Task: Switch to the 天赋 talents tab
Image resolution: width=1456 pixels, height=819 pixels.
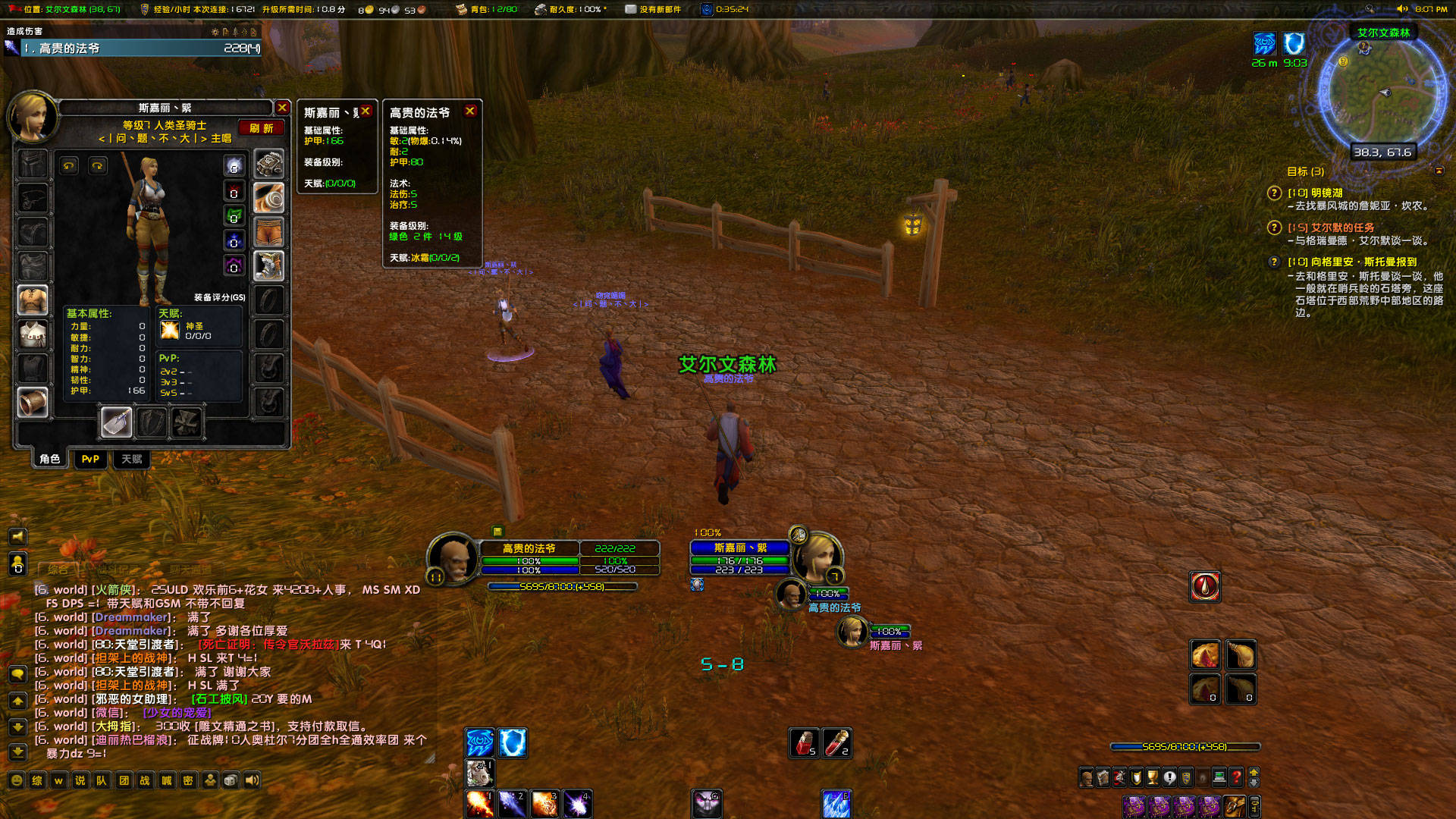Action: coord(133,460)
